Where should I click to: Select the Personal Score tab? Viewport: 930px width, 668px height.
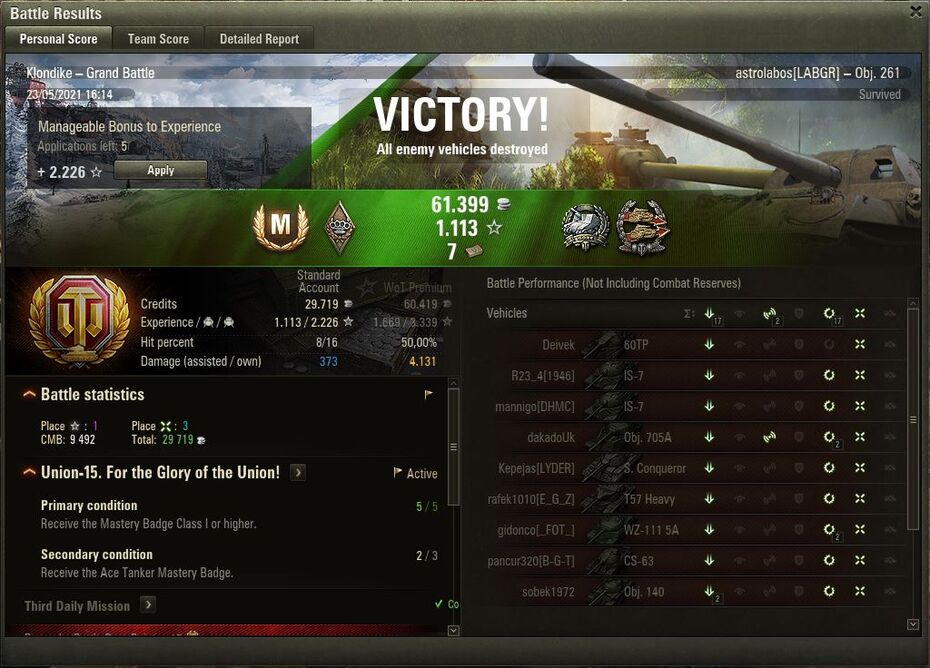click(58, 39)
